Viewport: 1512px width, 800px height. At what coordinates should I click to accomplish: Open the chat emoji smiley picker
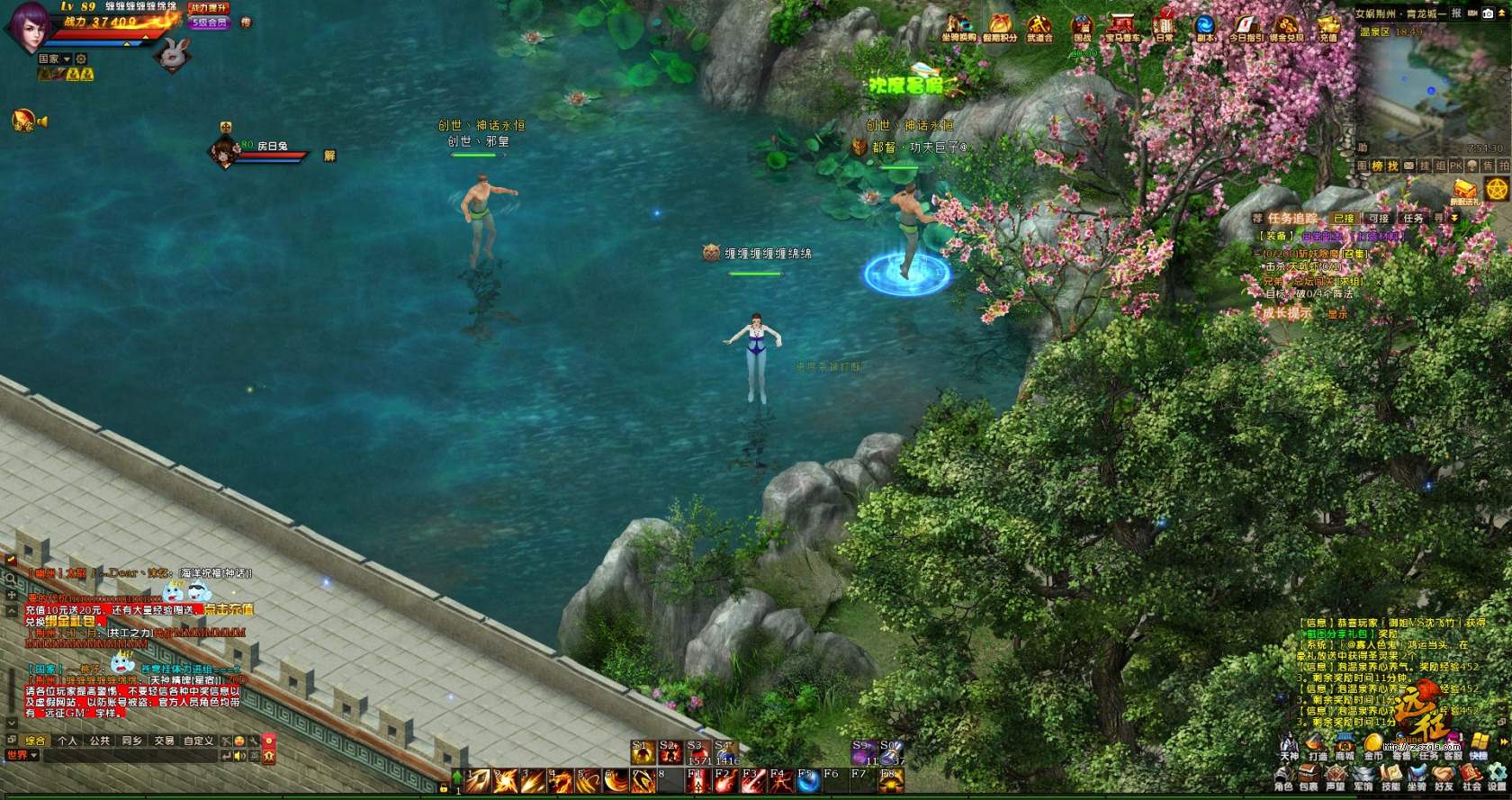coord(239,741)
